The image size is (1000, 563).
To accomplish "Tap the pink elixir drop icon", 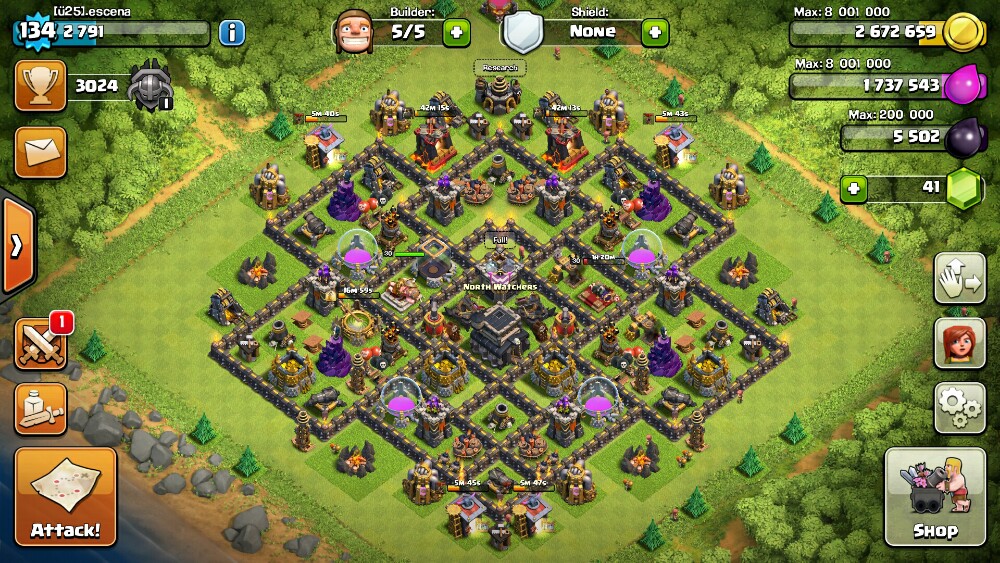I will (x=965, y=84).
